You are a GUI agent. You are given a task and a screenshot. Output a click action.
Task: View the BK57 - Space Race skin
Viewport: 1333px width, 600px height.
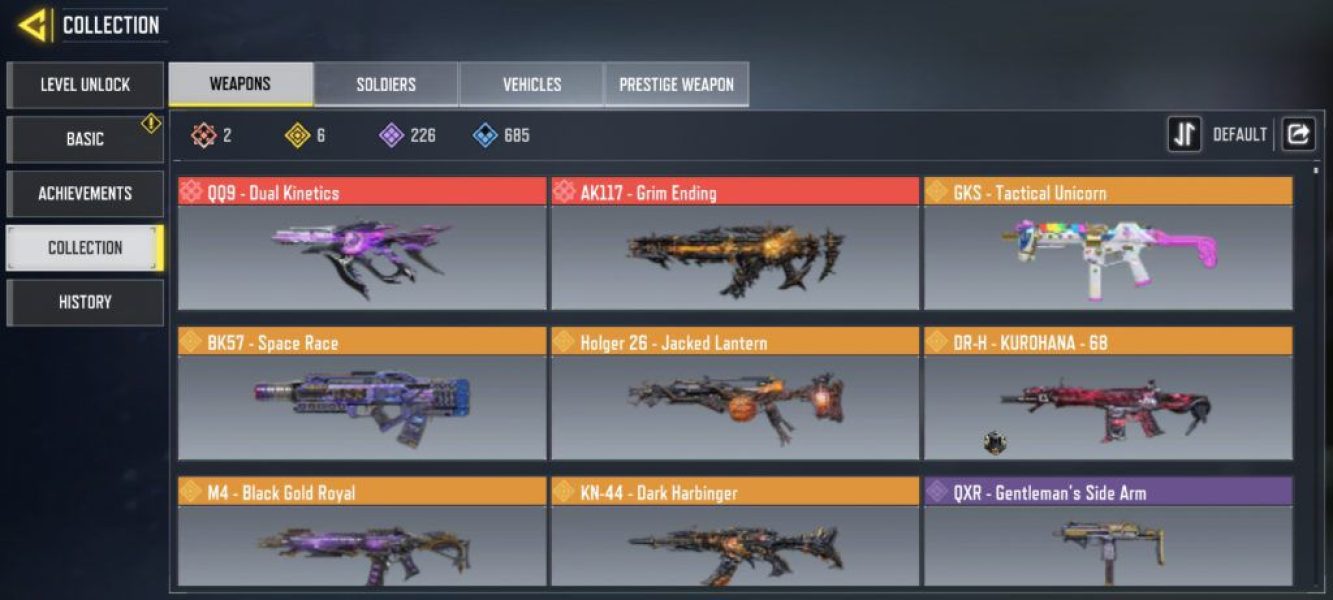pos(362,395)
